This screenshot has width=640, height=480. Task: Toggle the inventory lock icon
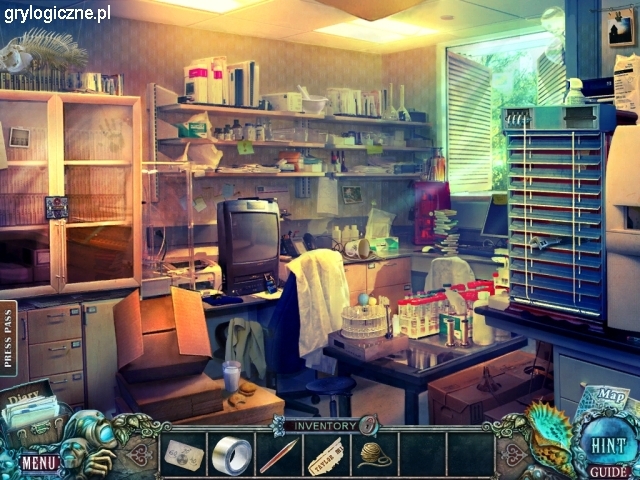[367, 424]
